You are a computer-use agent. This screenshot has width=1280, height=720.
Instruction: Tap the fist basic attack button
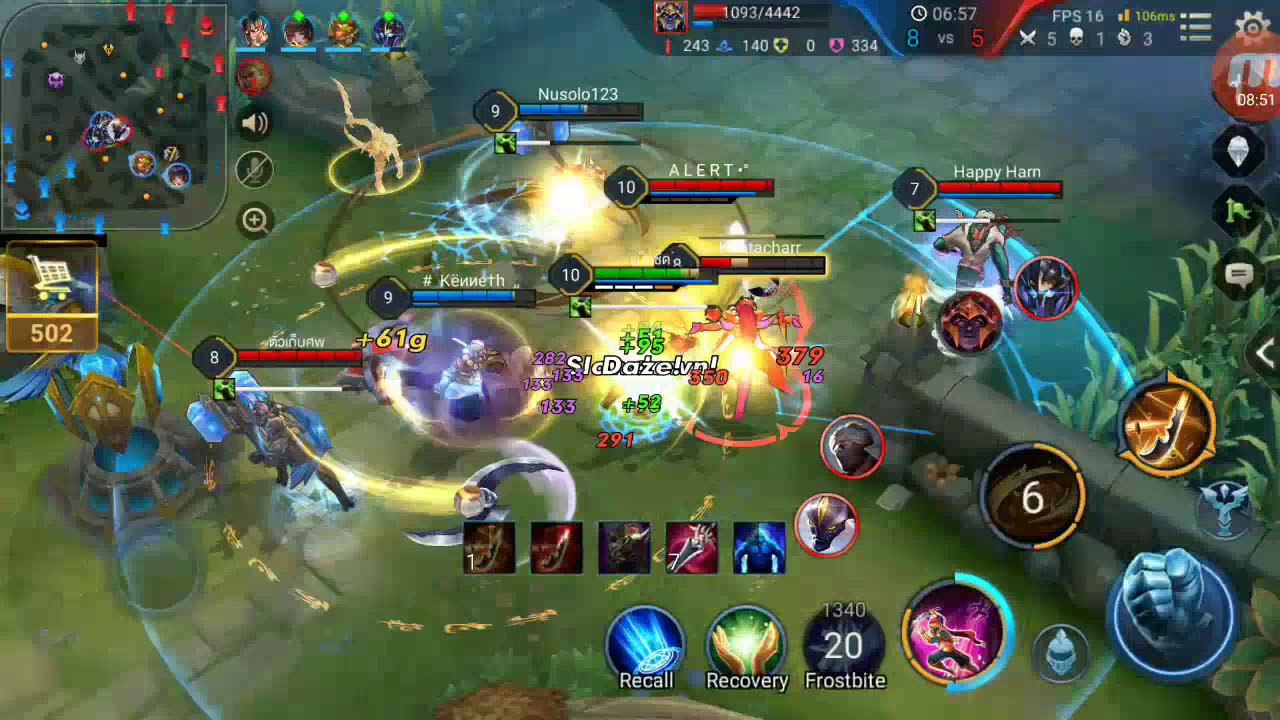1173,612
